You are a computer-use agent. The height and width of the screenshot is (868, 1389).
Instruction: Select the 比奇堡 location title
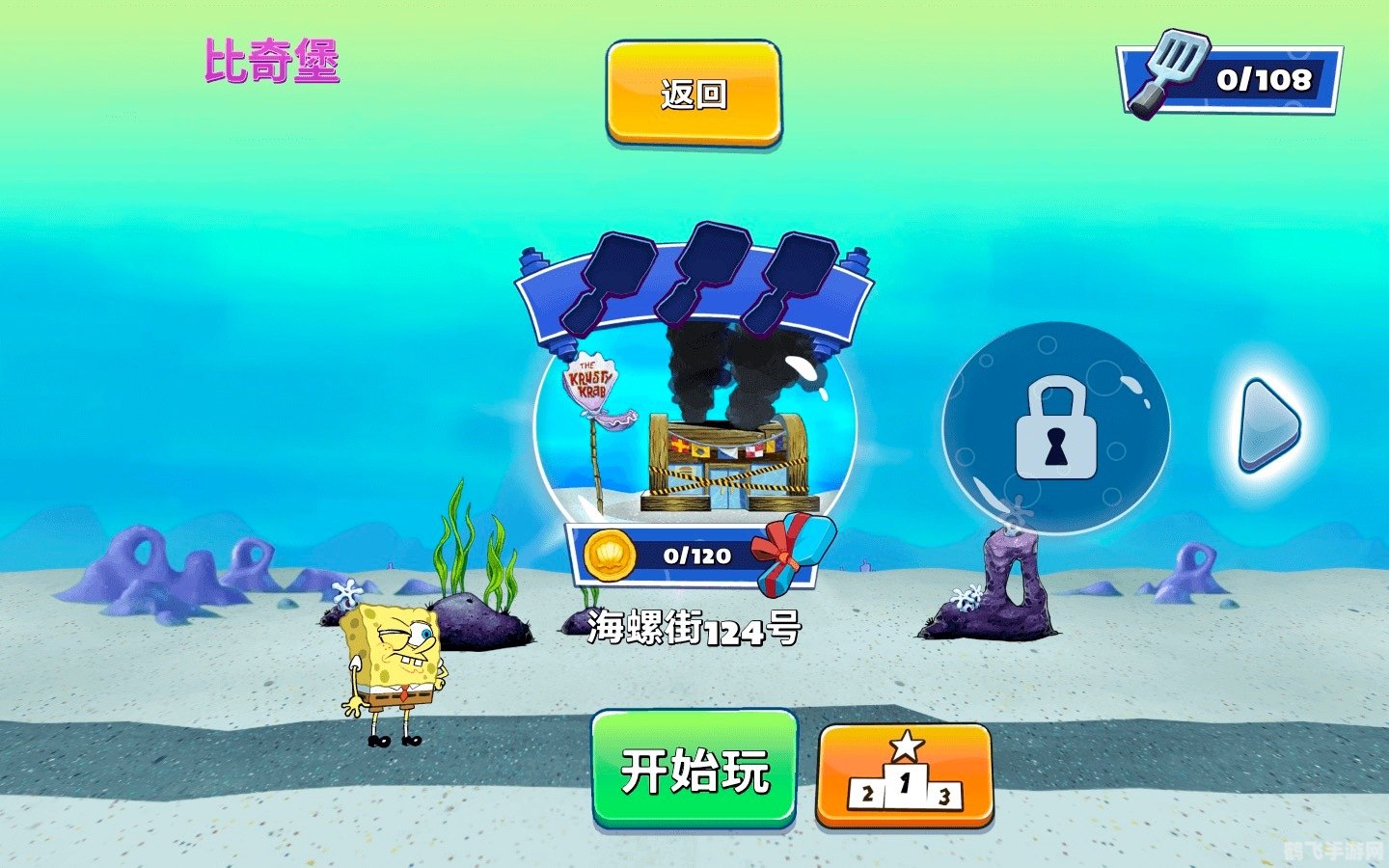click(x=273, y=60)
